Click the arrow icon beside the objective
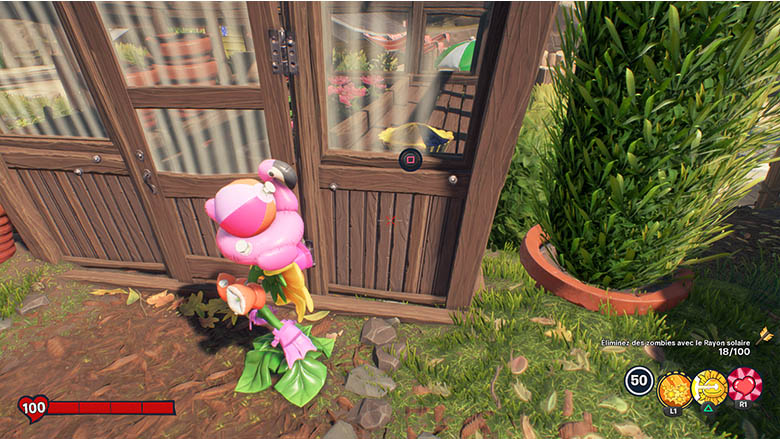 766,335
